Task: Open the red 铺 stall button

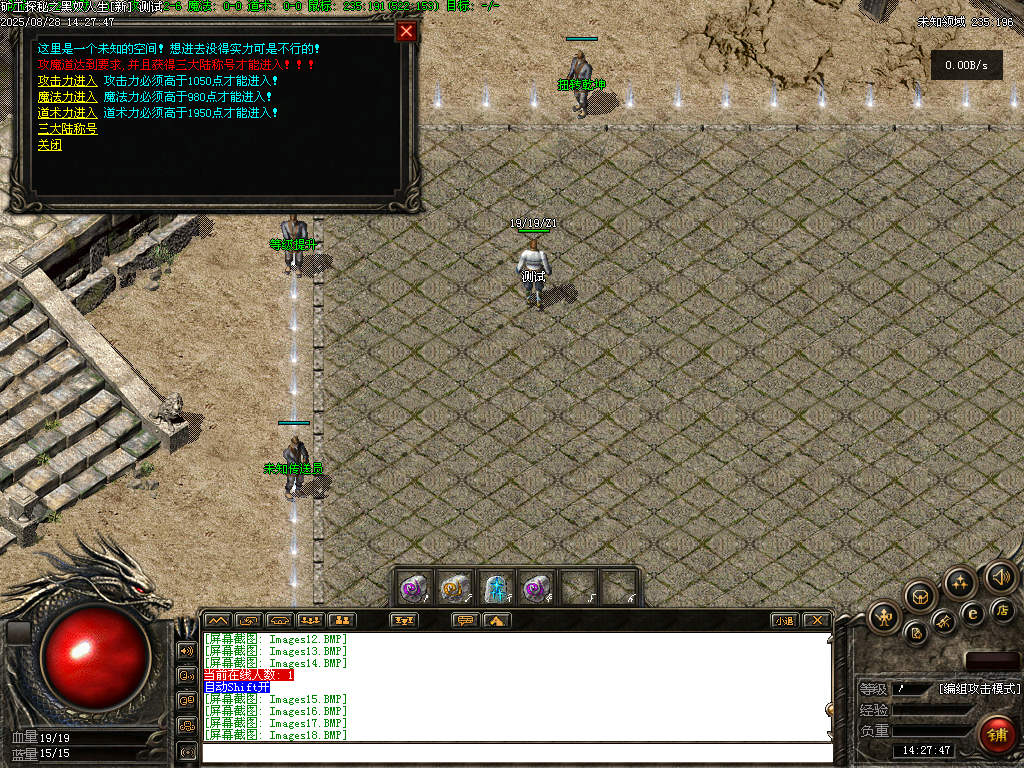Action: (x=996, y=735)
